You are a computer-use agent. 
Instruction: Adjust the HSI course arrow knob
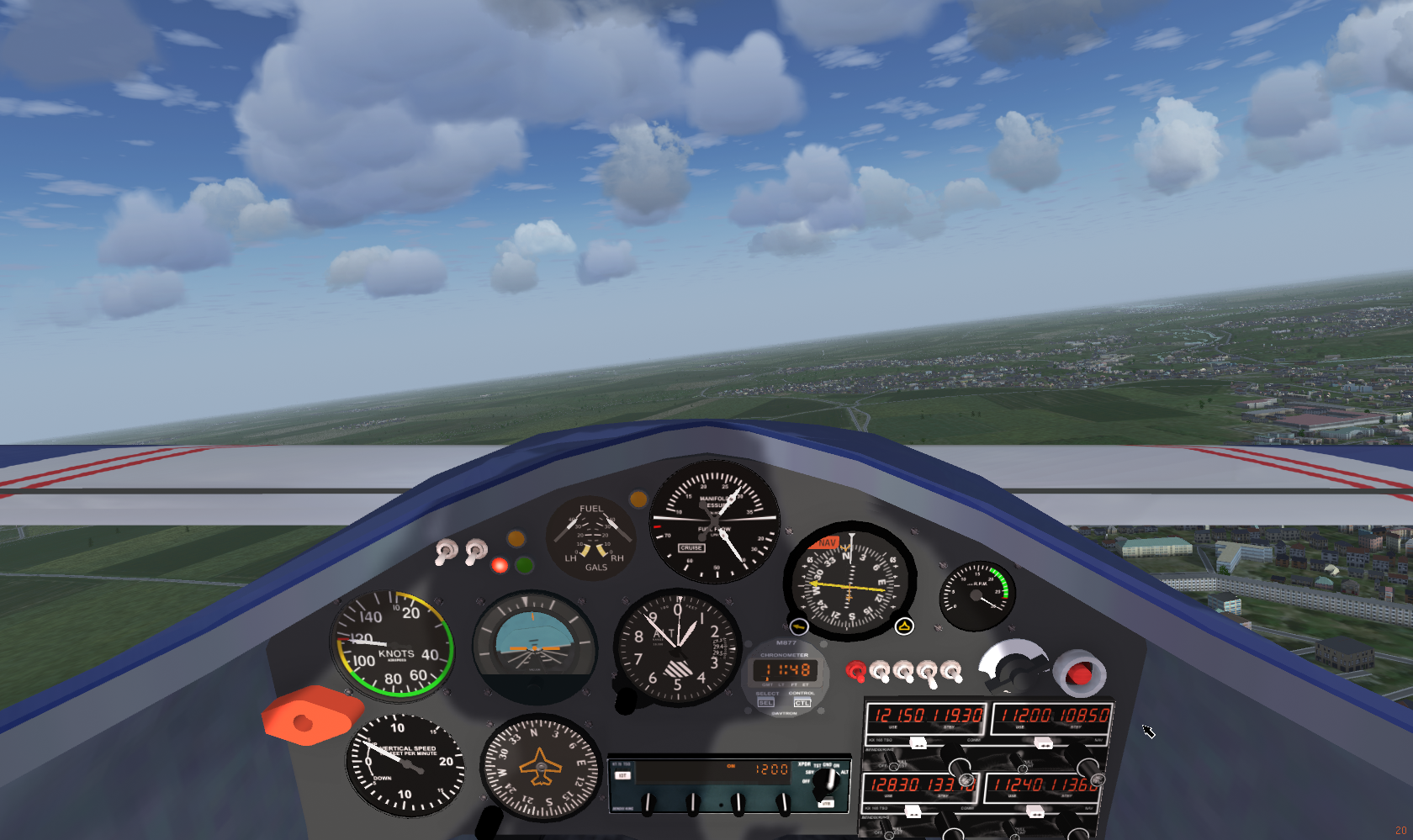pyautogui.click(x=798, y=626)
